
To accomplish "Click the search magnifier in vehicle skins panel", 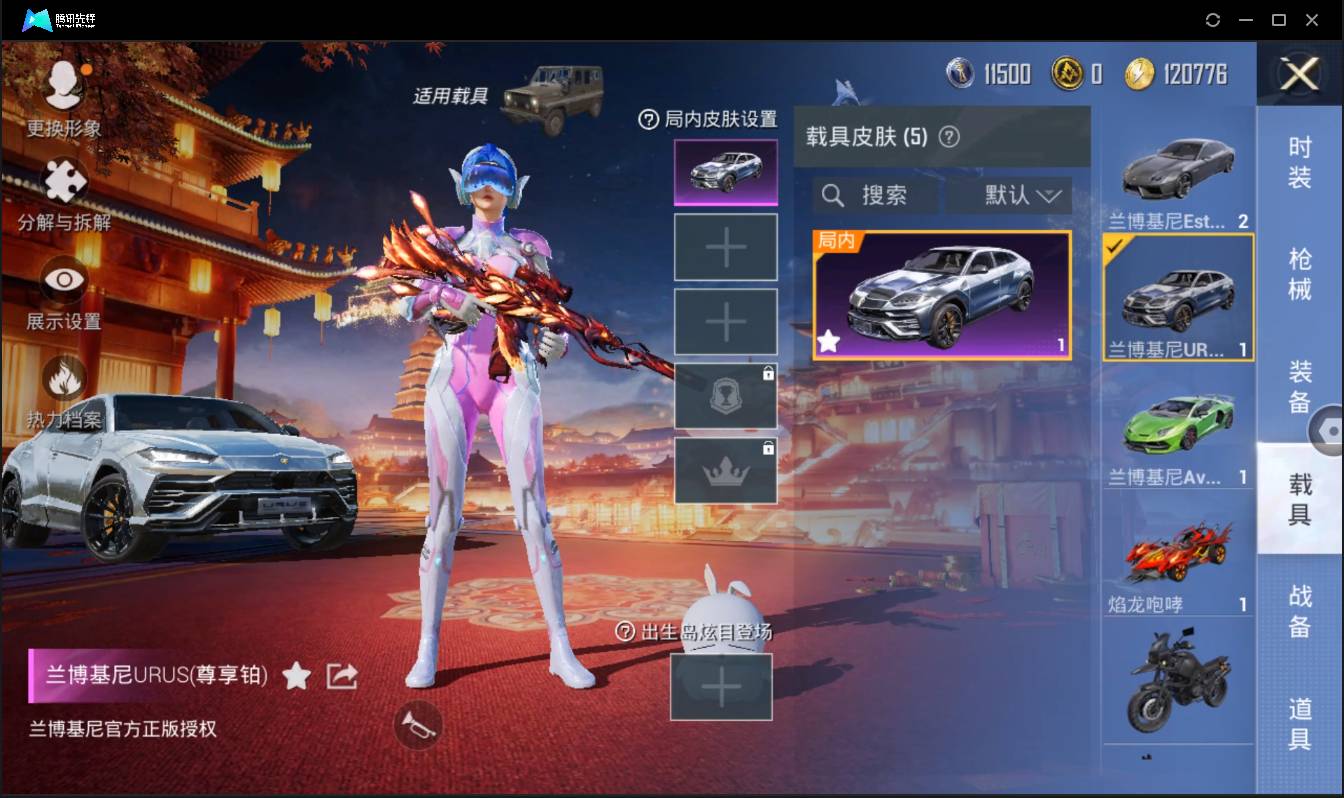I will (833, 195).
